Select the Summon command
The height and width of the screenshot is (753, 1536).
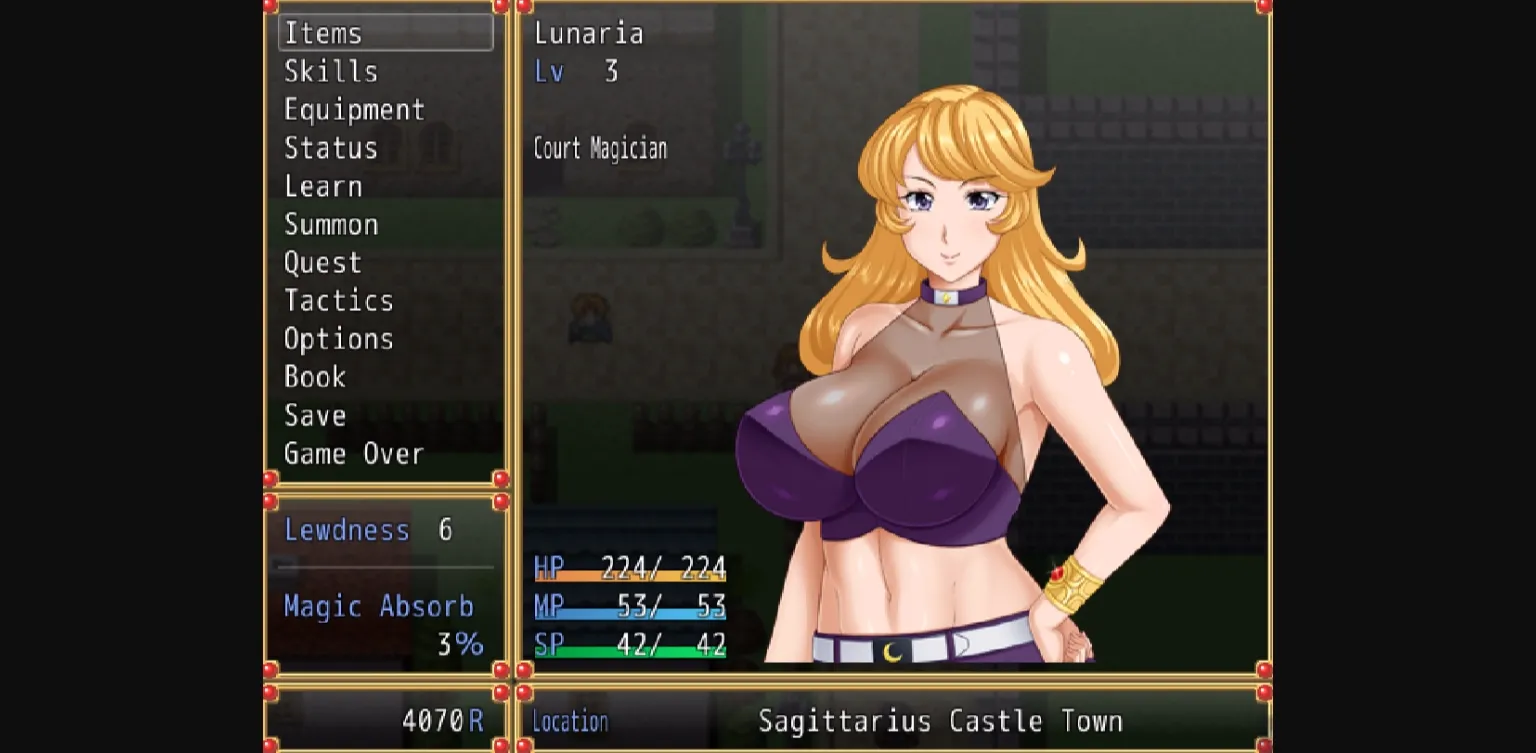pyautogui.click(x=332, y=224)
